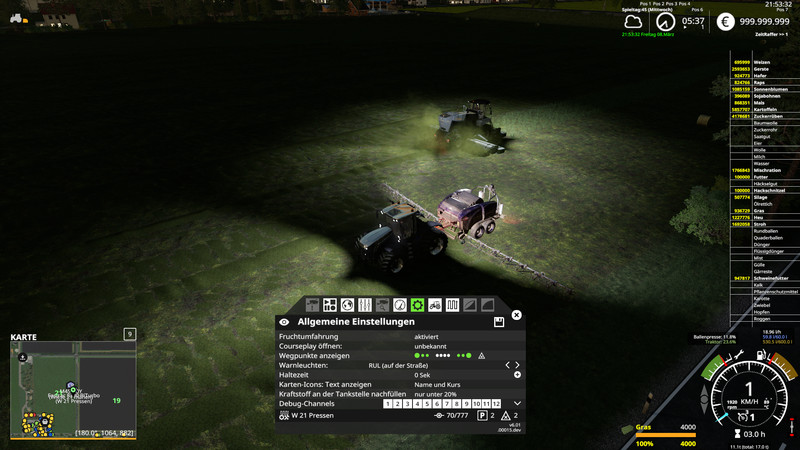Toggle the eye icon beside the panel title
This screenshot has width=800, height=450.
285,323
